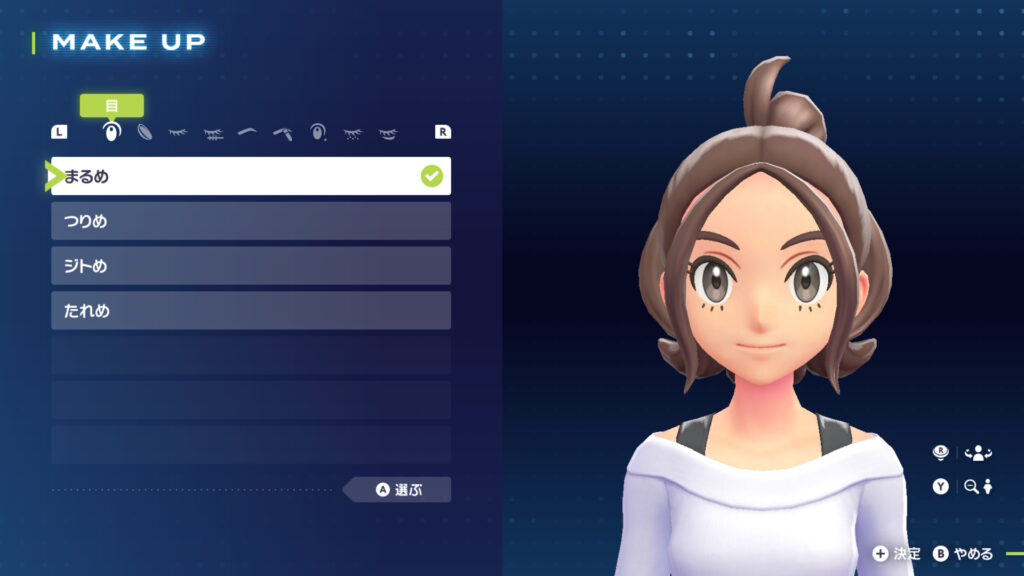
Task: Open the plain eyebrow shape tab
Action: [247, 132]
